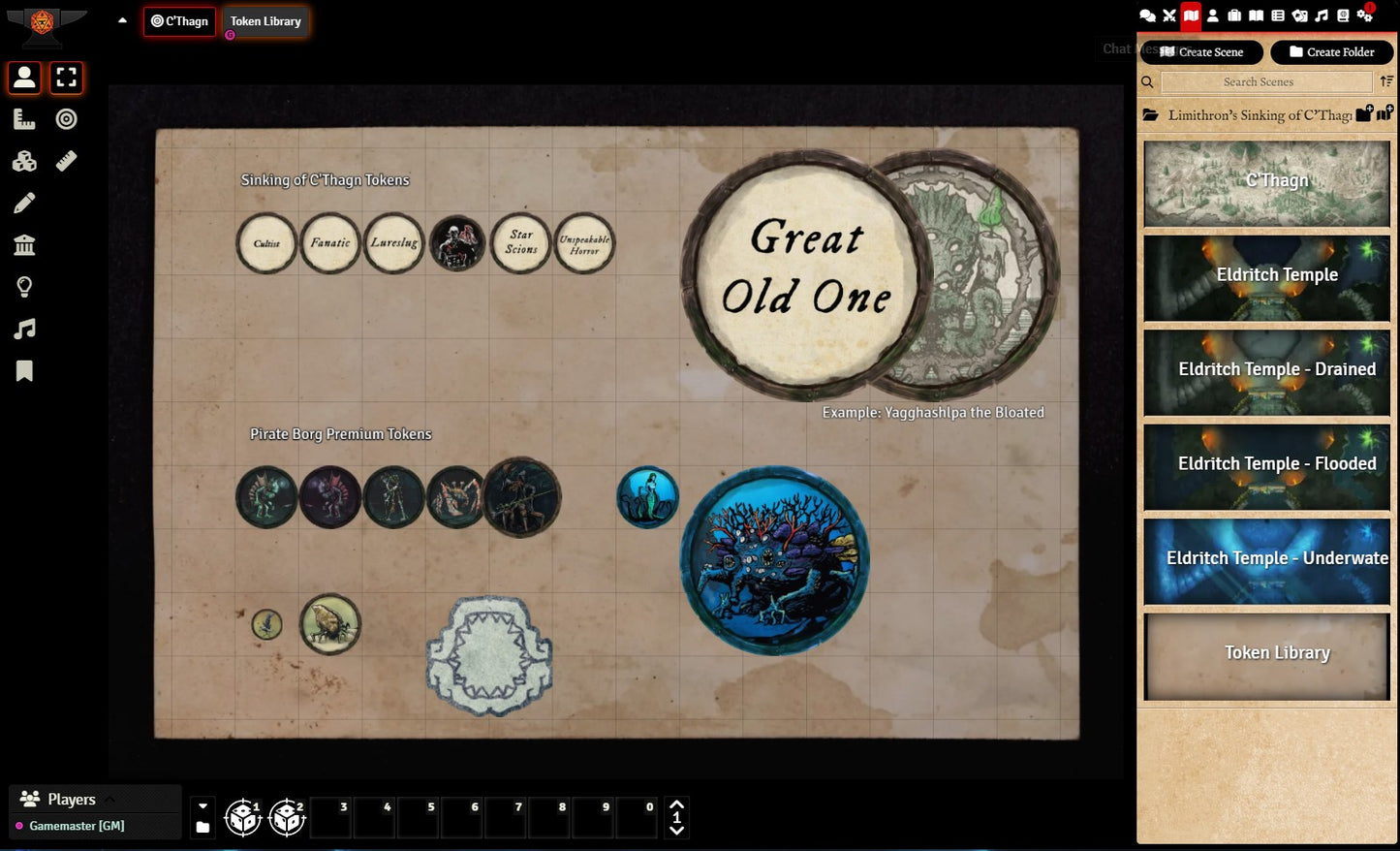
Task: Open the C'Thagn scene thumbnail in the sidebar
Action: 1266,183
